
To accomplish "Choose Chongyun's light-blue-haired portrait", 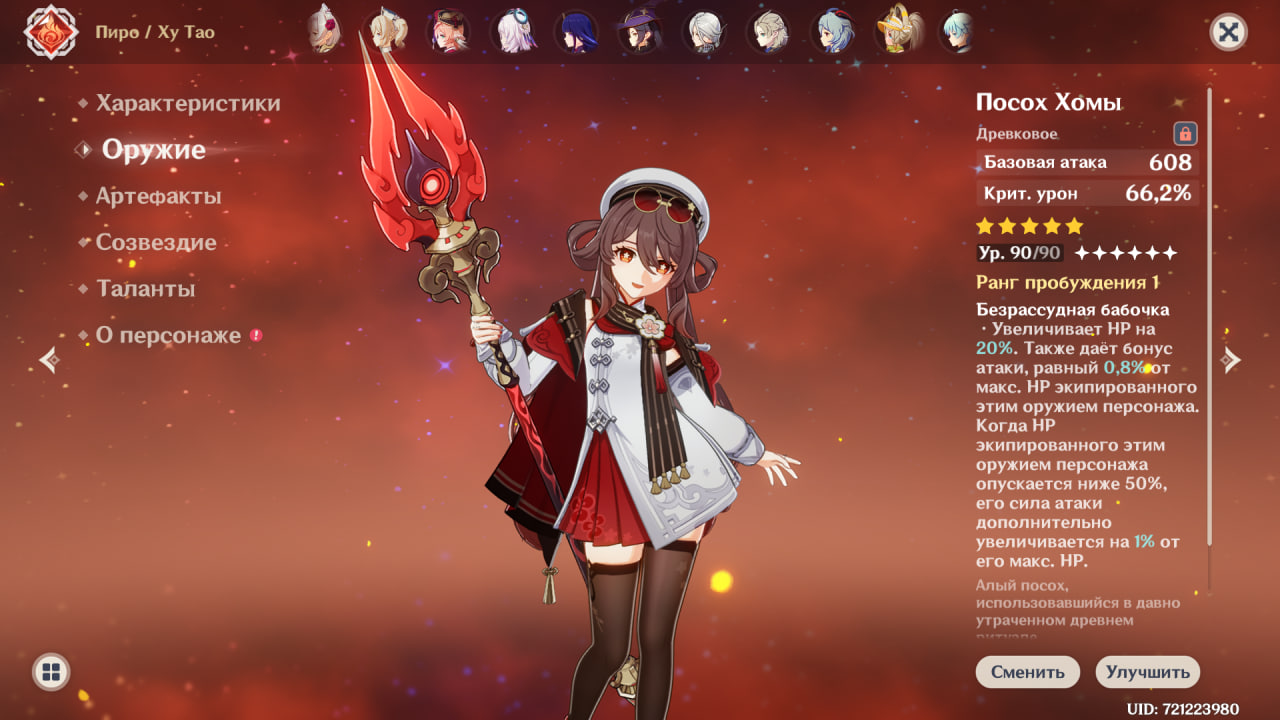I will [x=957, y=31].
